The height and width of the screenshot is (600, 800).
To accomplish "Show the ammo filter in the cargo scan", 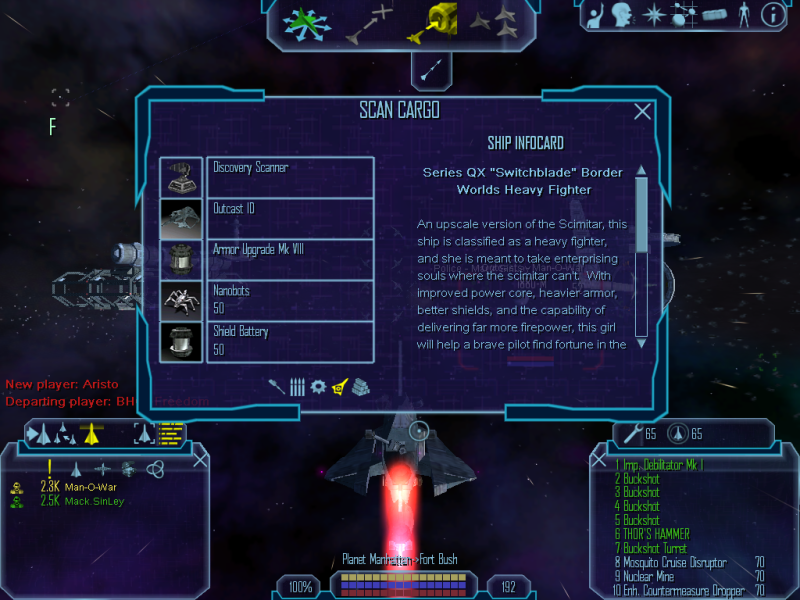I will coord(297,386).
